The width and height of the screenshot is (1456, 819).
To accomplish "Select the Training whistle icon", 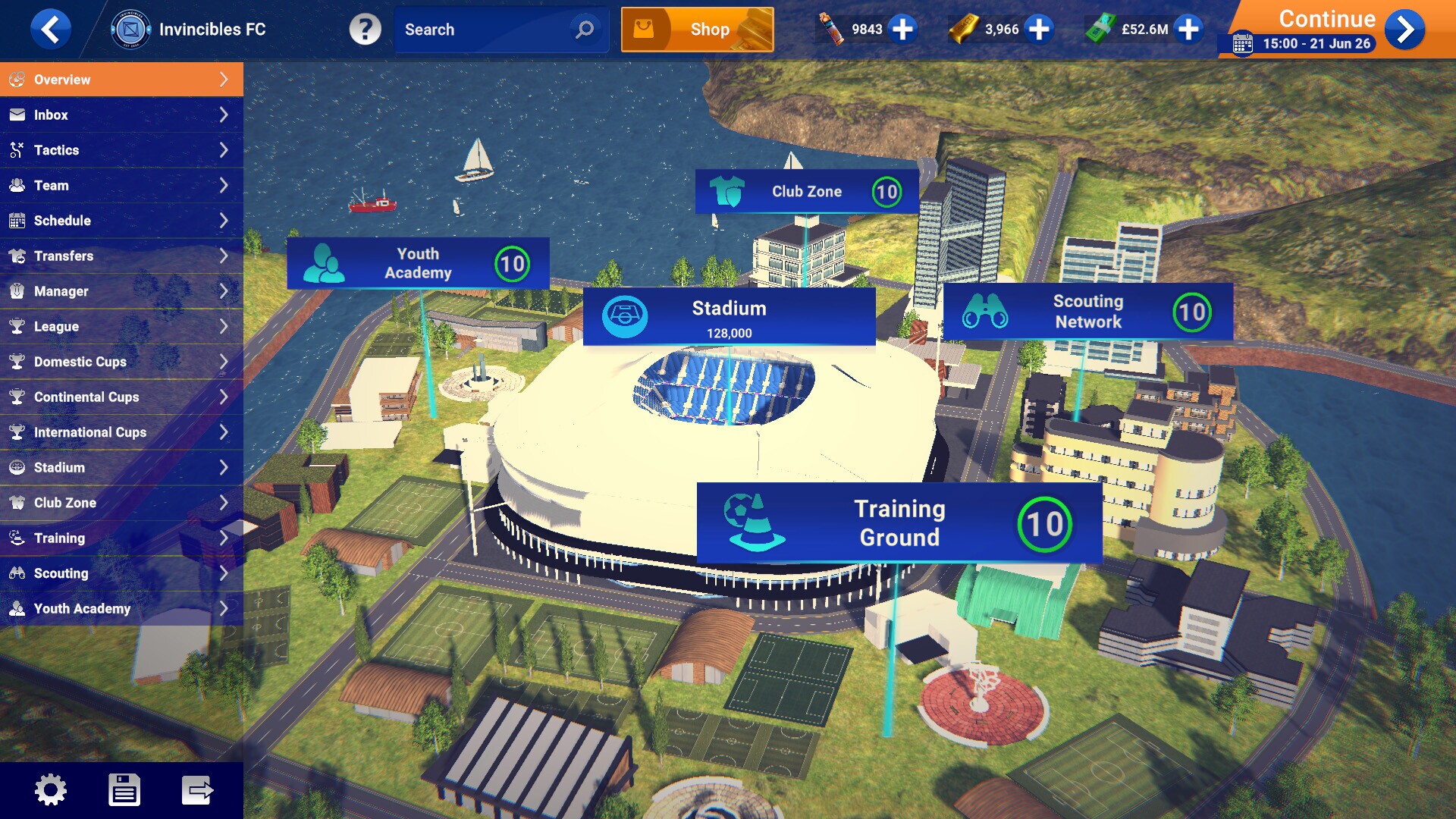I will (16, 538).
